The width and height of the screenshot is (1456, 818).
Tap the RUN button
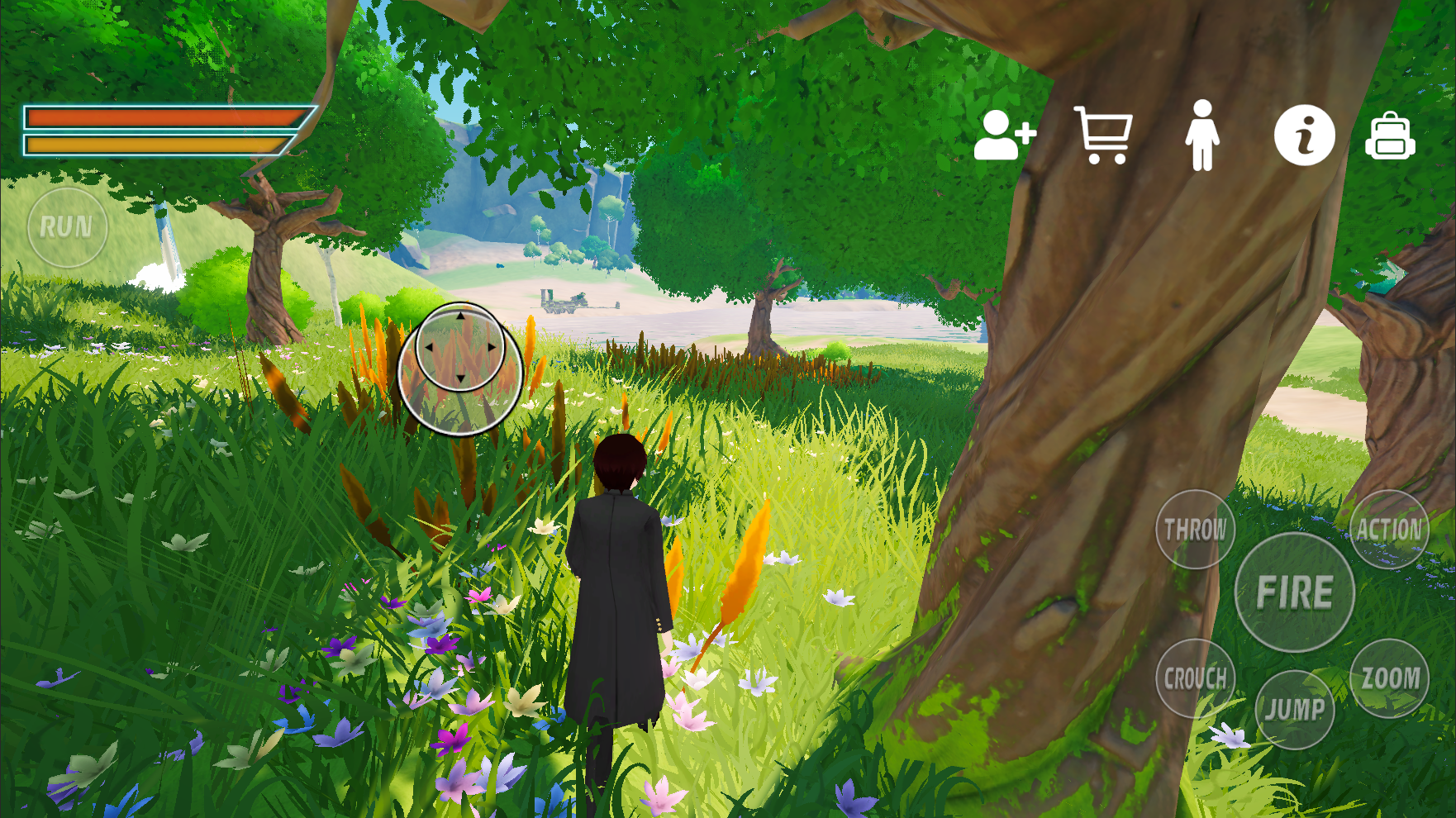point(67,227)
